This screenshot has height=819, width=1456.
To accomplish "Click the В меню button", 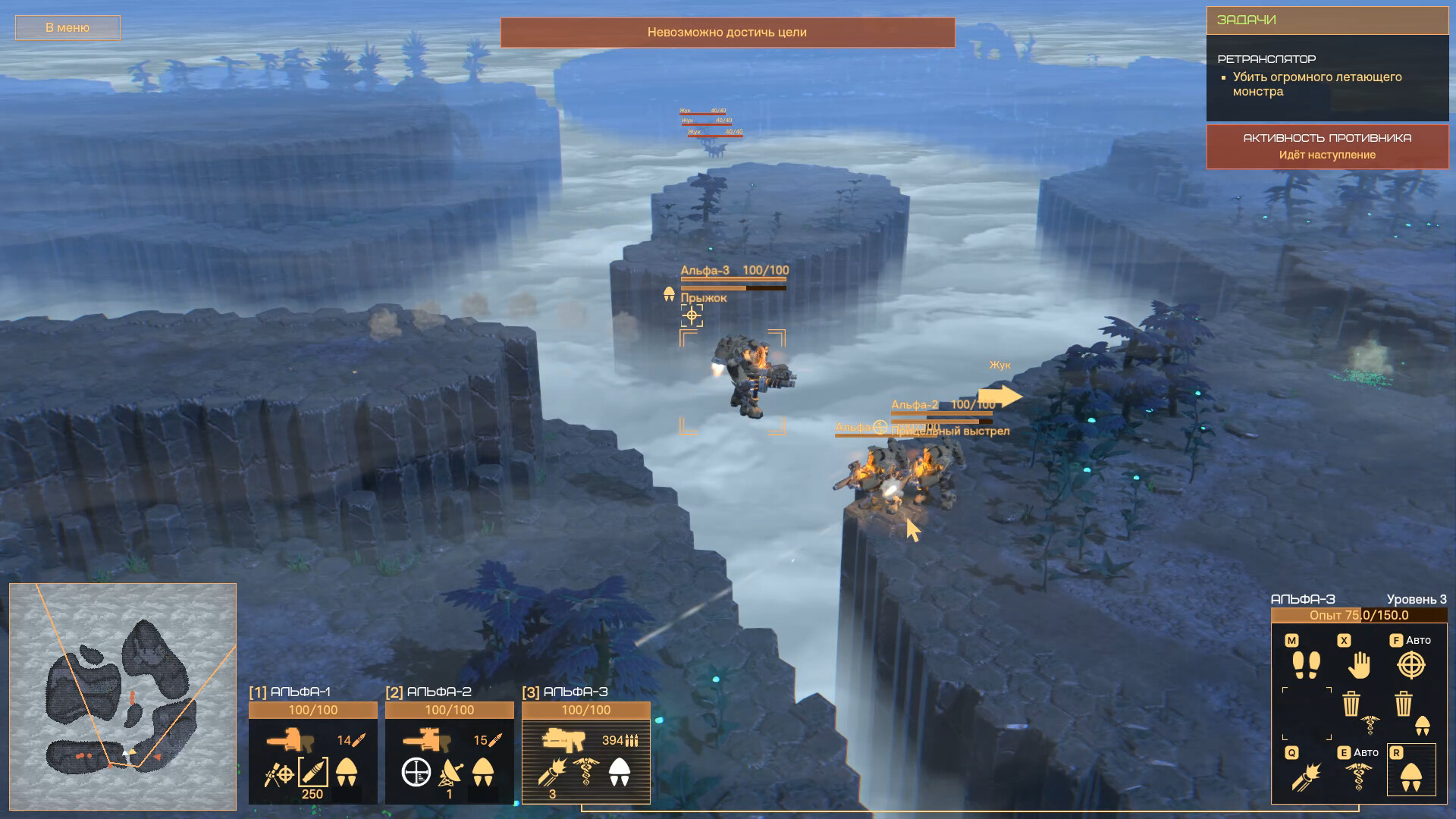I will point(67,27).
